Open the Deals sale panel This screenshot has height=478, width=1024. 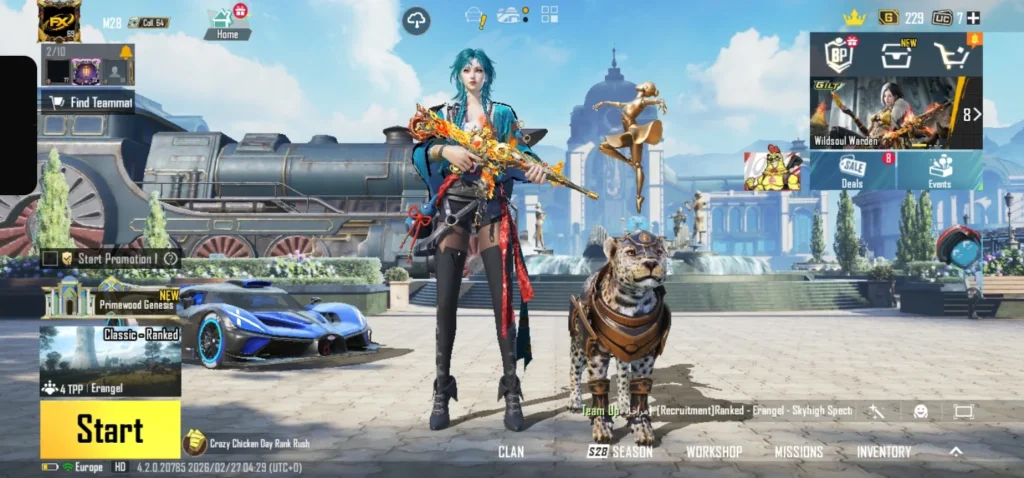click(x=853, y=169)
